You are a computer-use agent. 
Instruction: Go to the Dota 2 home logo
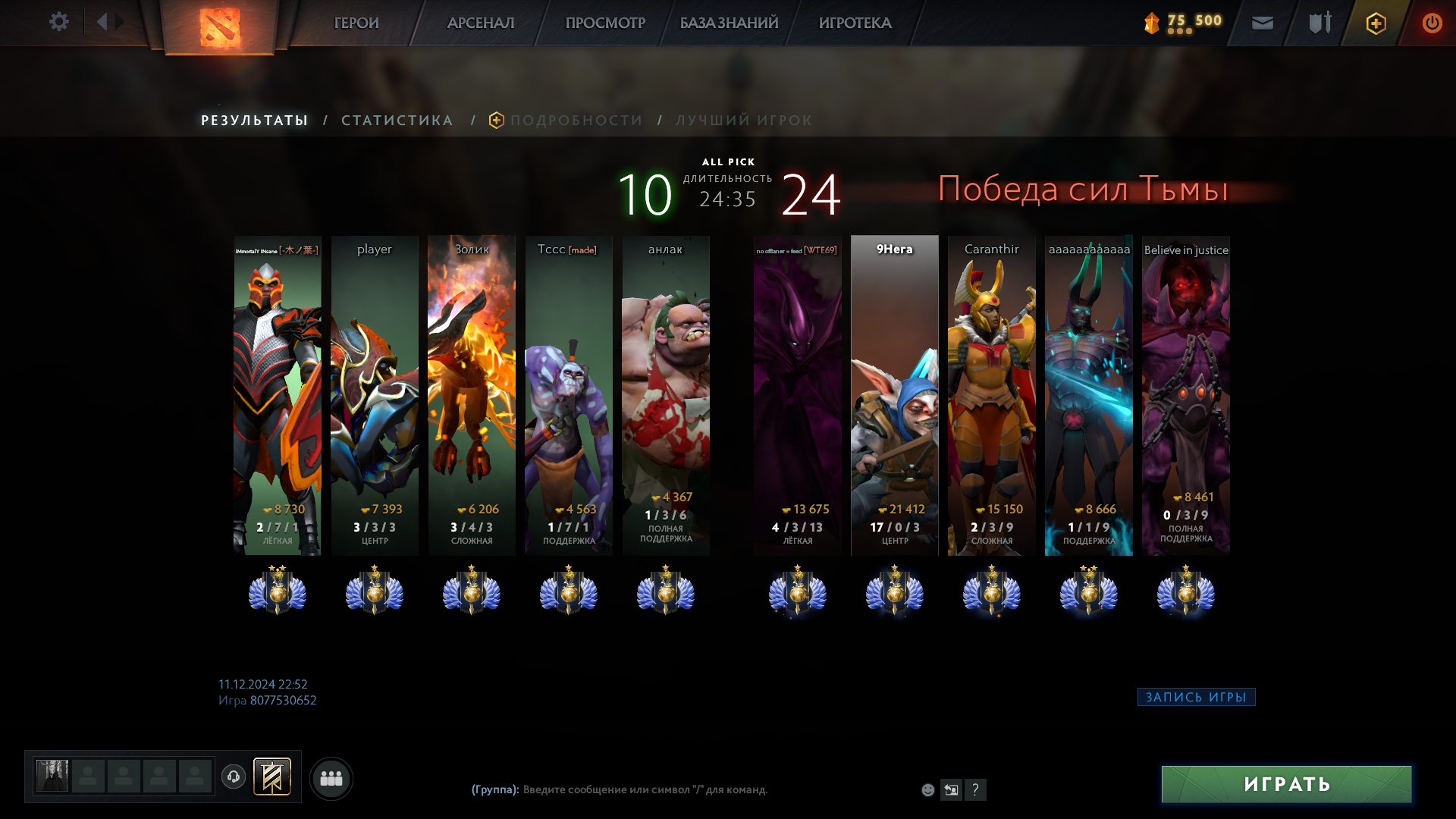[219, 27]
